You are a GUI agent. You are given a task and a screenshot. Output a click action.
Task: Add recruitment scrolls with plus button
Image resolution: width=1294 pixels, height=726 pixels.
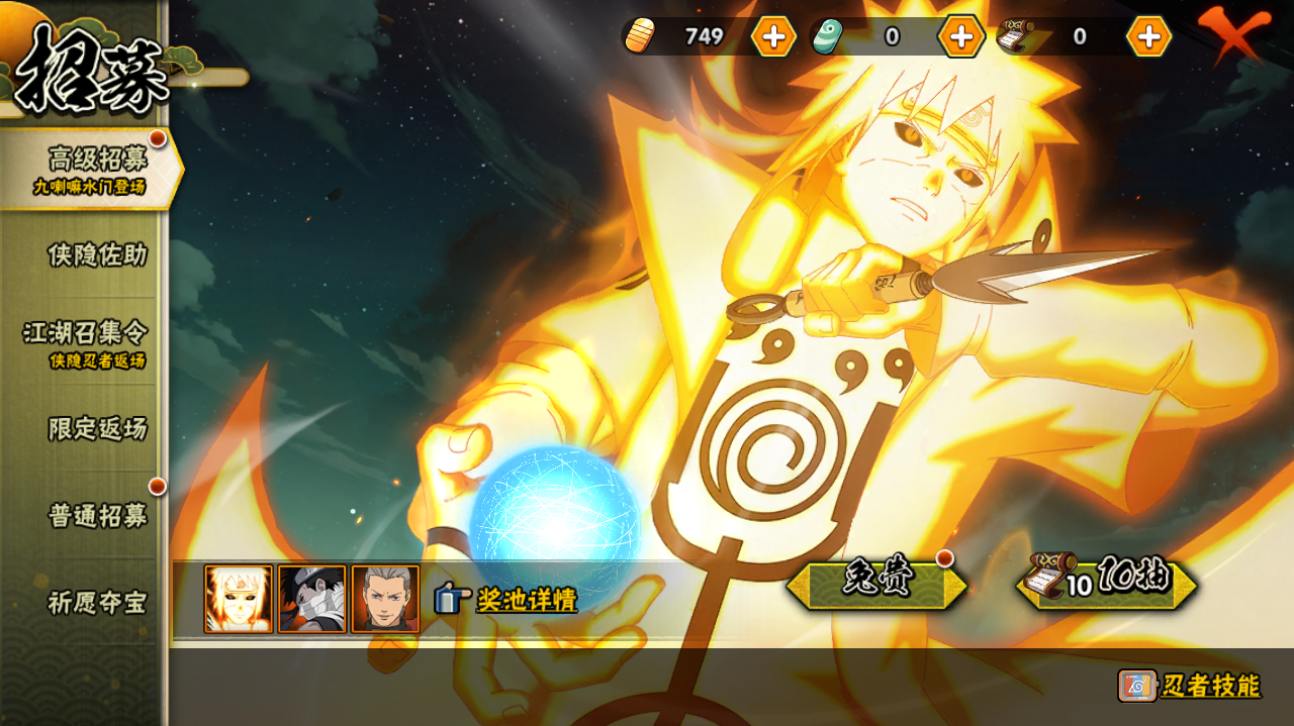click(x=1148, y=37)
